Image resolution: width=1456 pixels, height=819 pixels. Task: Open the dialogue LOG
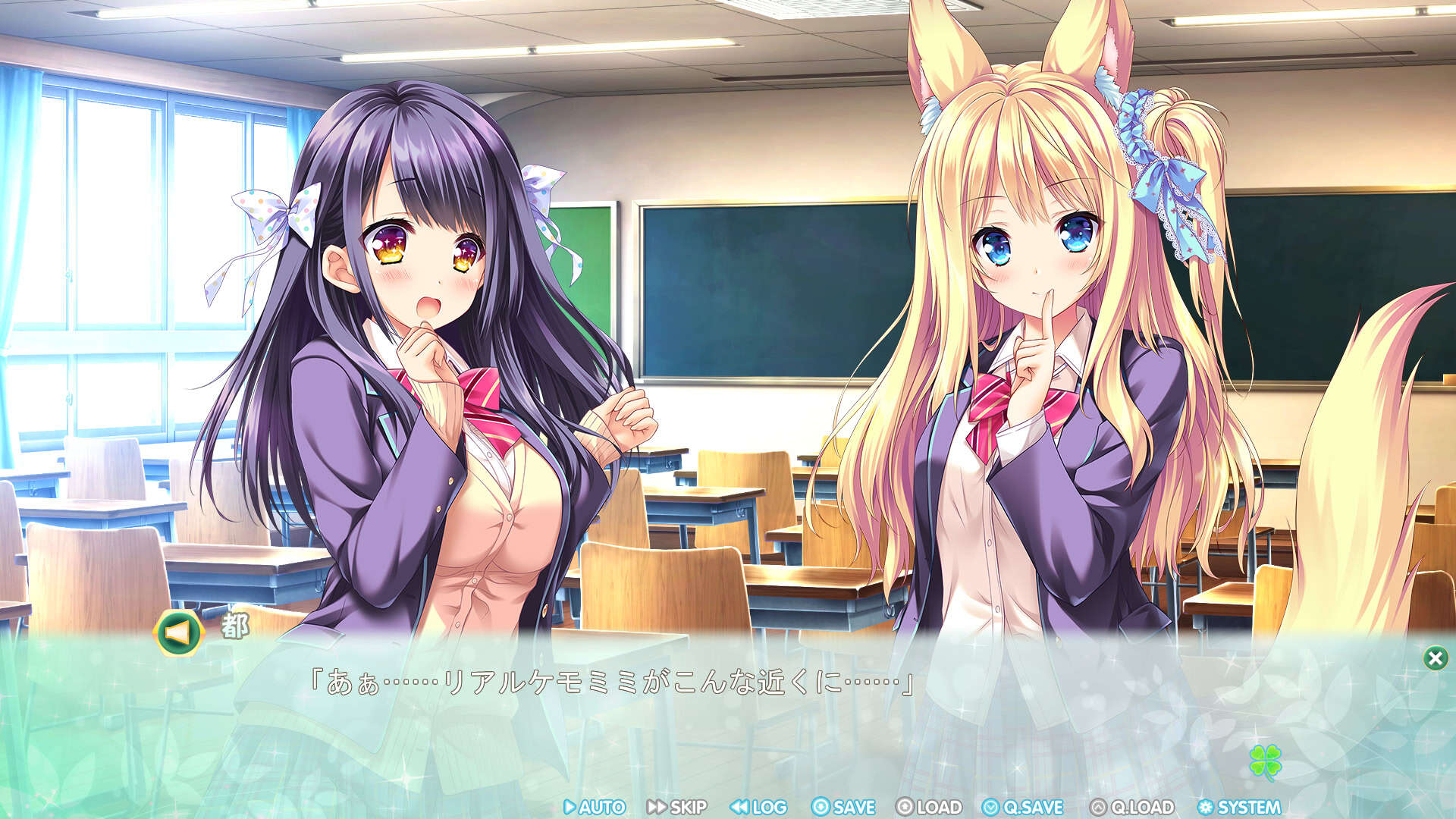point(758,807)
